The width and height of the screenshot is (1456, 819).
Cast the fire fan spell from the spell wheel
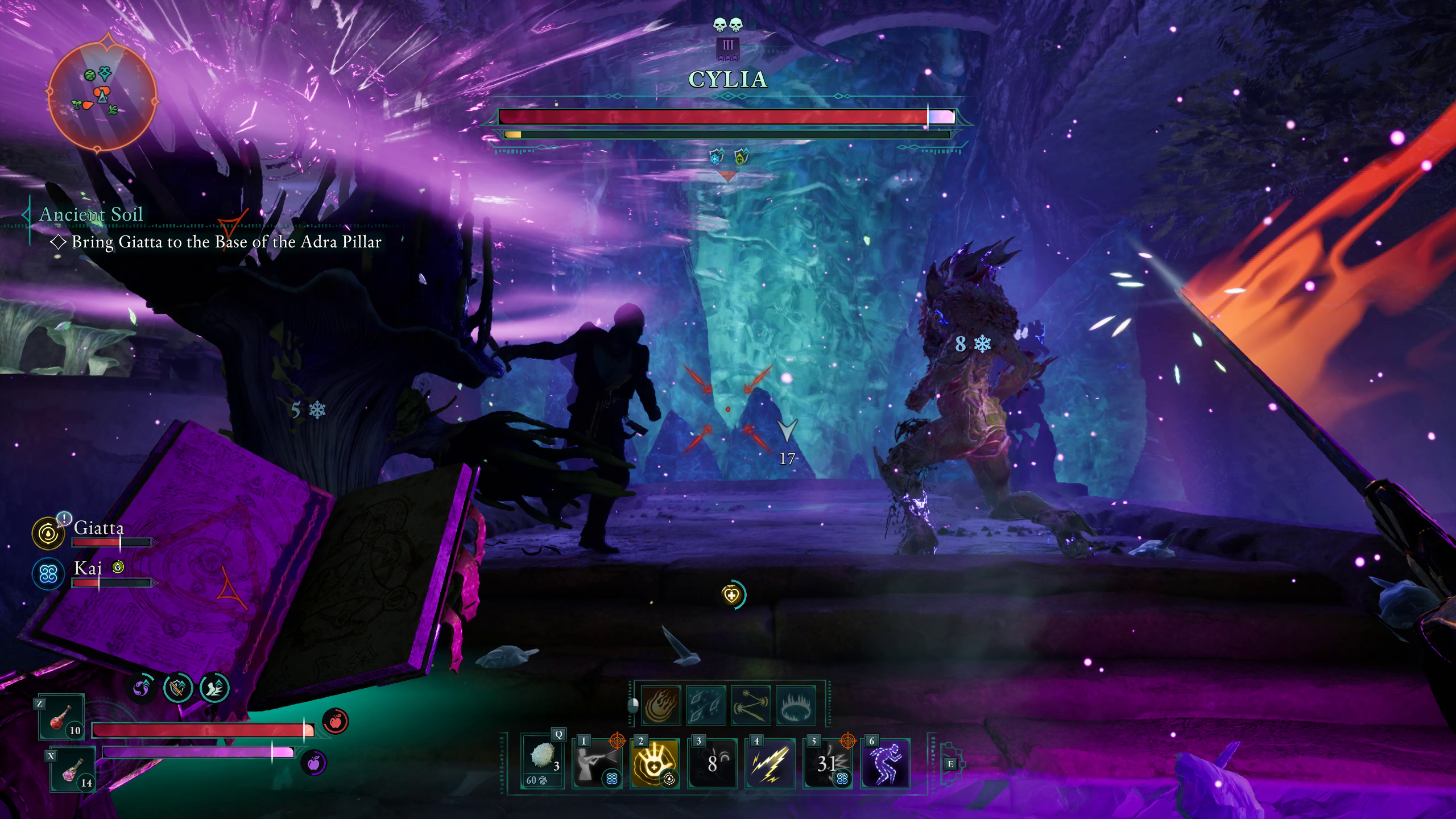pos(660,706)
